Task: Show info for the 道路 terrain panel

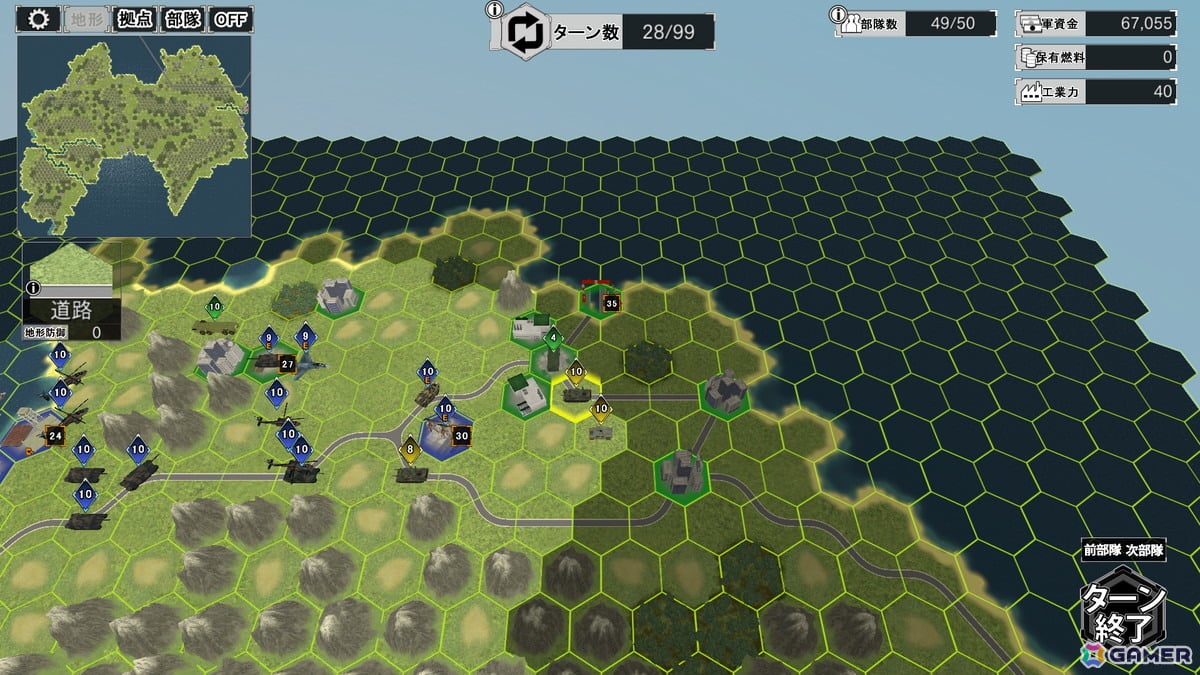Action: click(31, 288)
